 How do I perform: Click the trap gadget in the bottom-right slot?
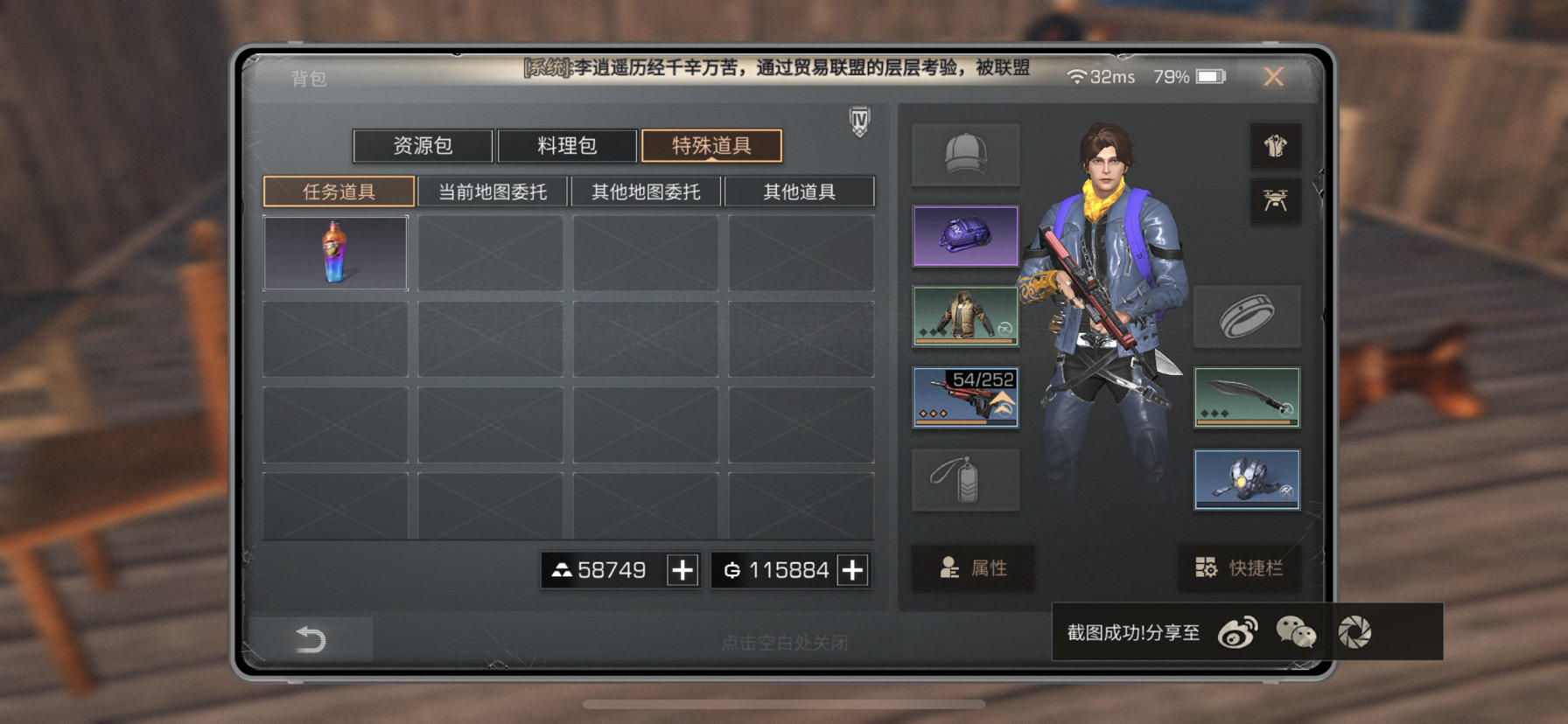point(1246,480)
